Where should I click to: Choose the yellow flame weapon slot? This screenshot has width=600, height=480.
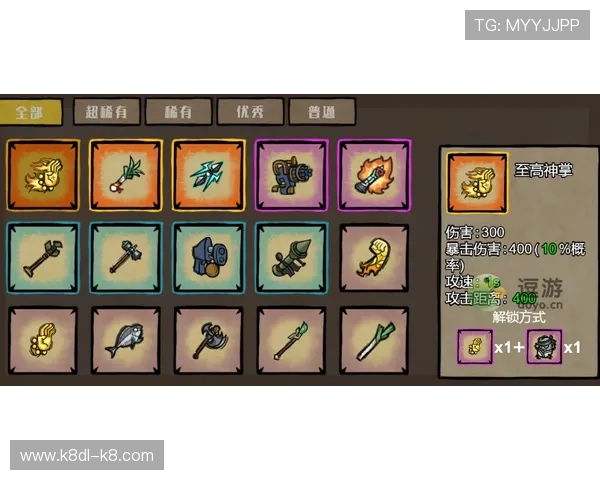pos(374,257)
